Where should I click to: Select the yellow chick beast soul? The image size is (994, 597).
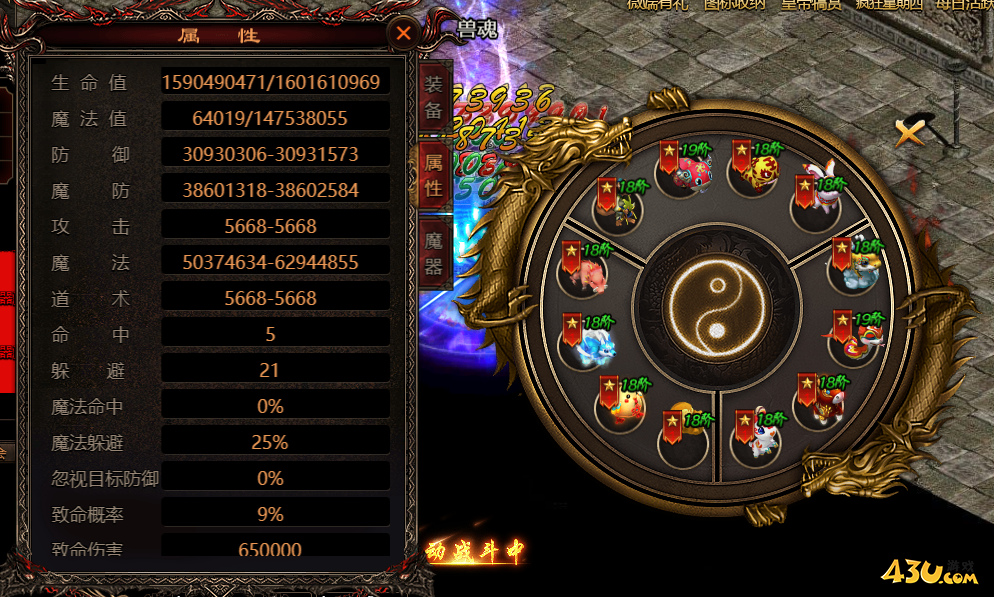(x=624, y=402)
